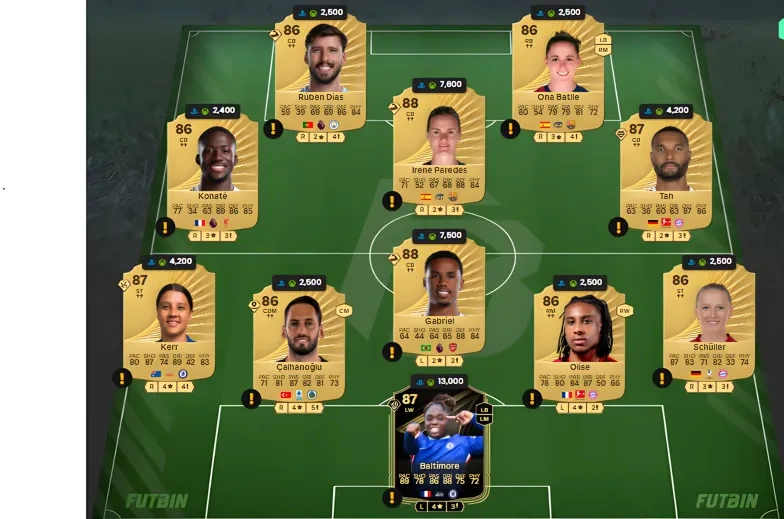Select the Çalhanoğlu player card
Image resolution: width=784 pixels, height=519 pixels.
298,338
